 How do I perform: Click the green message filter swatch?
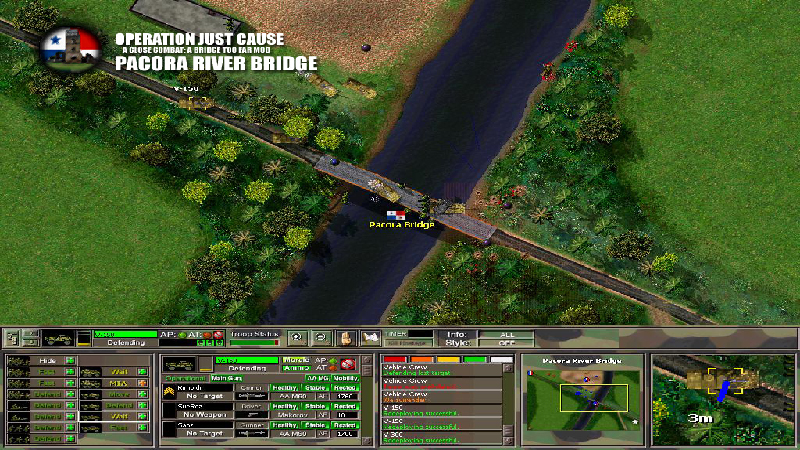475,359
